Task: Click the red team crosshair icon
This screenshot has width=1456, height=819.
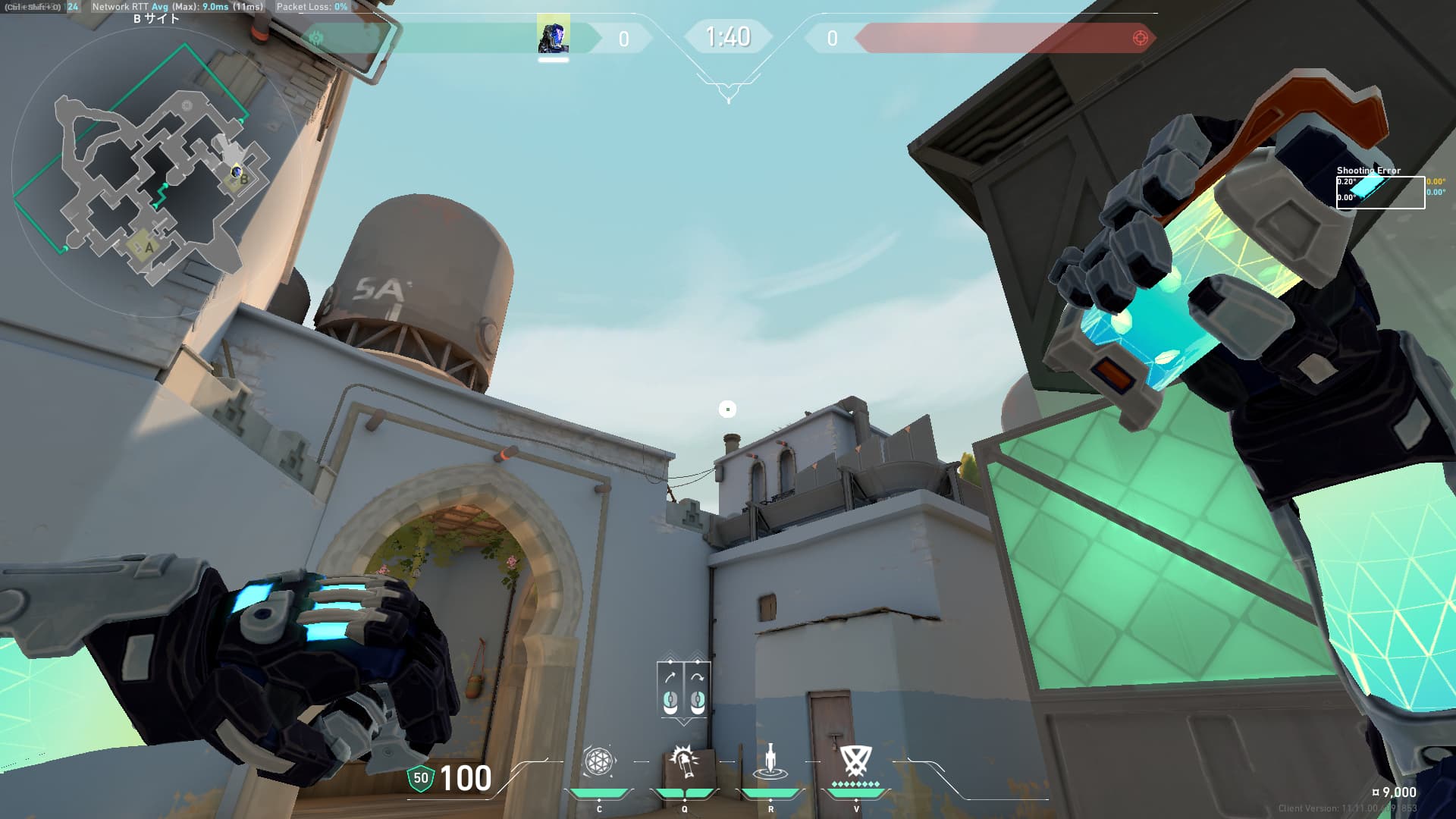Action: point(1140,38)
